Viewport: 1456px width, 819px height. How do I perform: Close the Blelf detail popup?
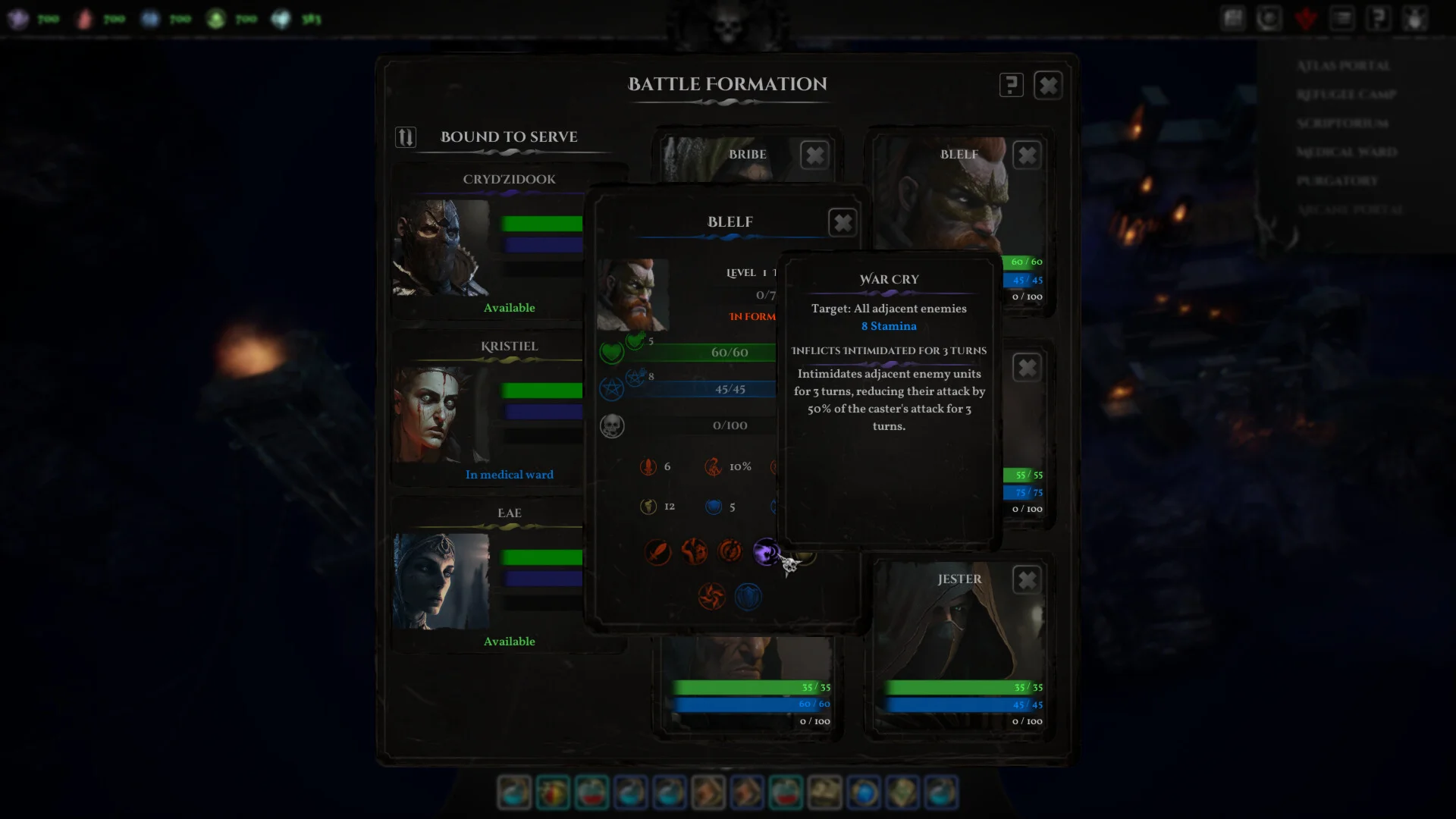click(843, 223)
